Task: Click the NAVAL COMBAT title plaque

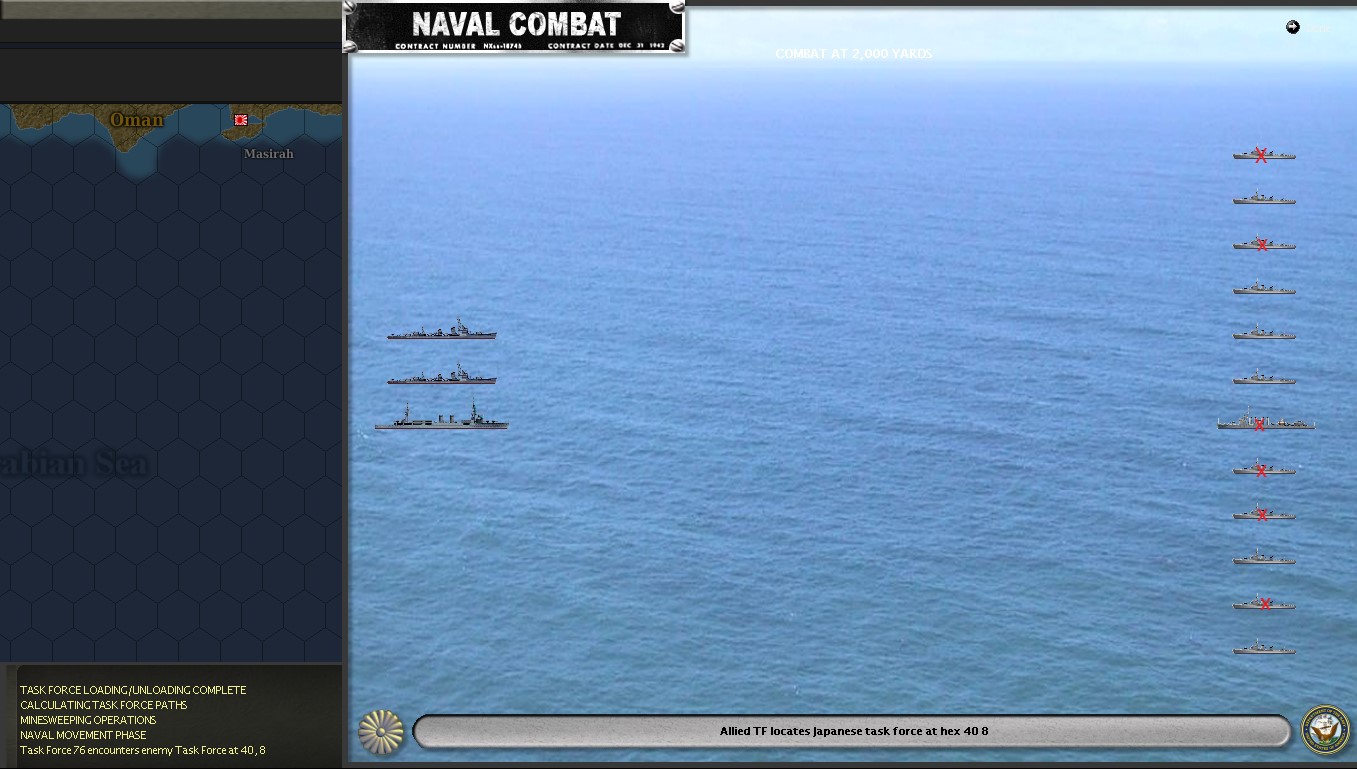Action: coord(514,27)
